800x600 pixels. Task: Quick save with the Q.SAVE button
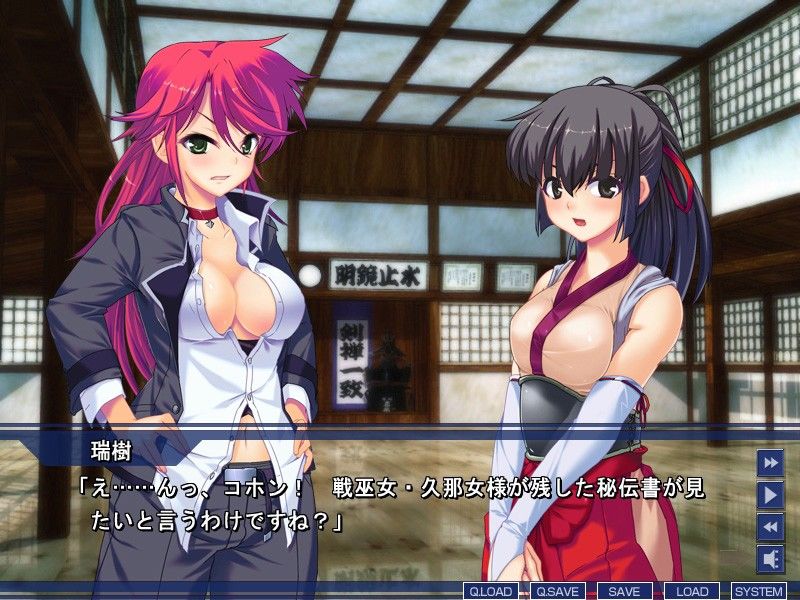[x=556, y=591]
